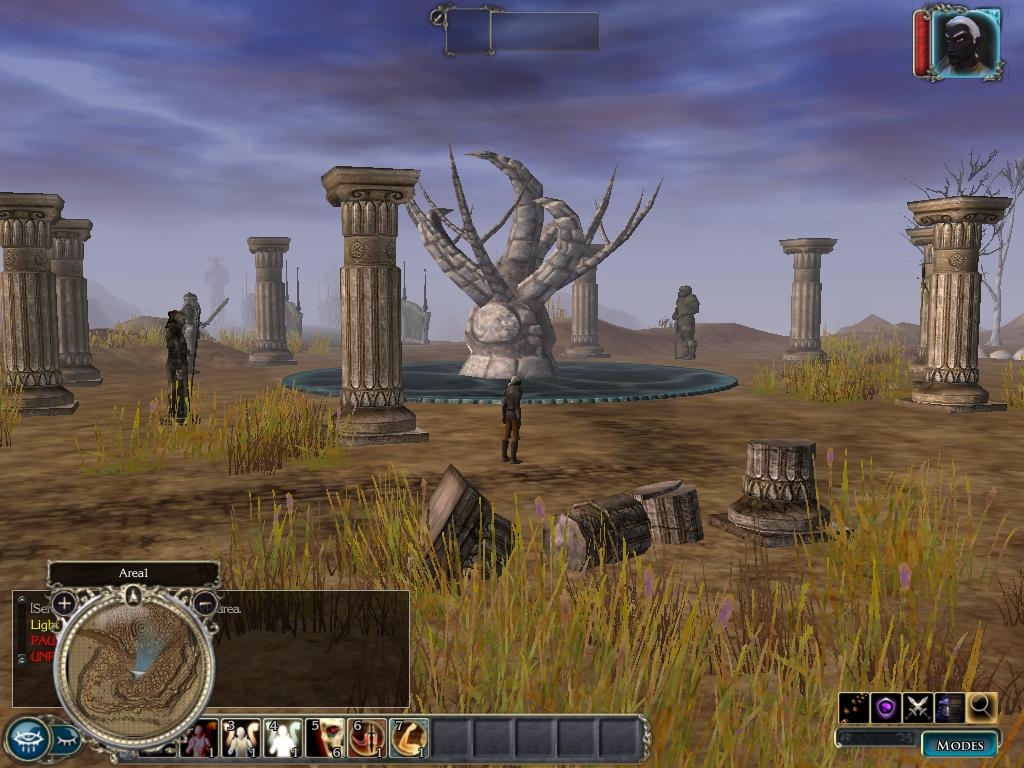Click the small quill icon at top
The width and height of the screenshot is (1024, 768).
[x=437, y=16]
